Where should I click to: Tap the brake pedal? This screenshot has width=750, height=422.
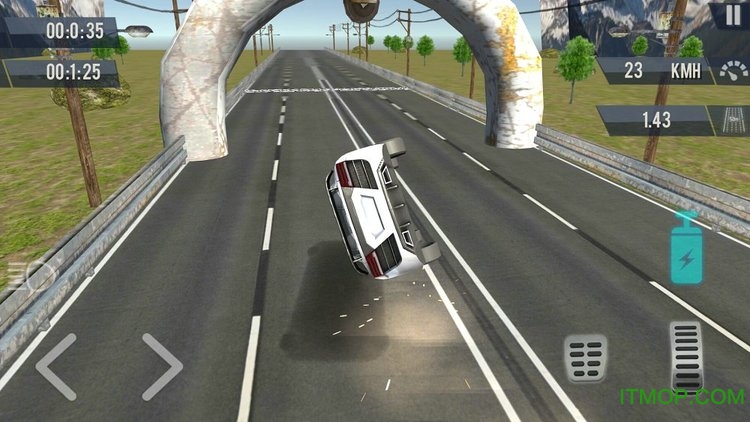(585, 357)
